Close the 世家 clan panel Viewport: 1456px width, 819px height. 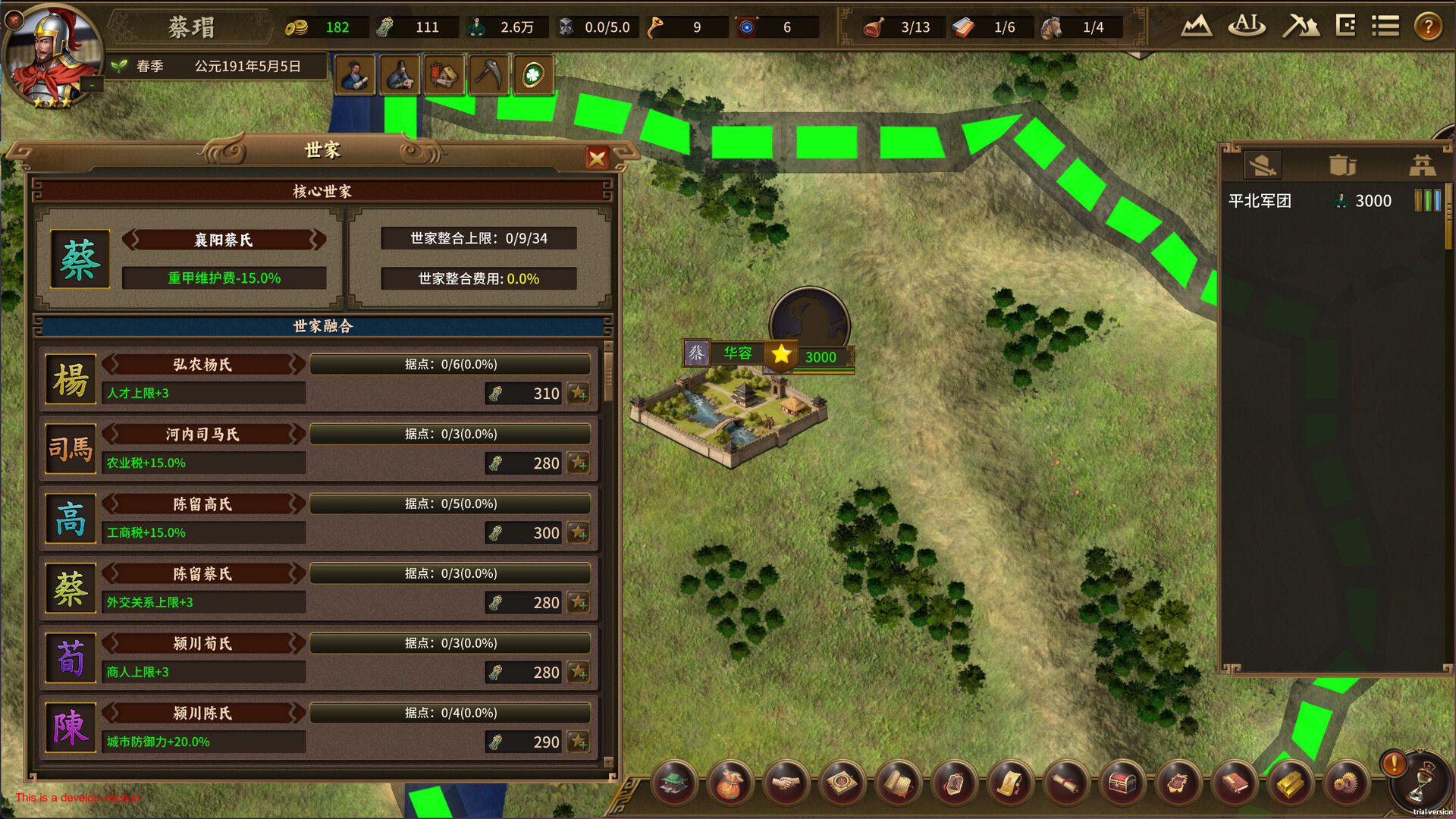point(597,158)
